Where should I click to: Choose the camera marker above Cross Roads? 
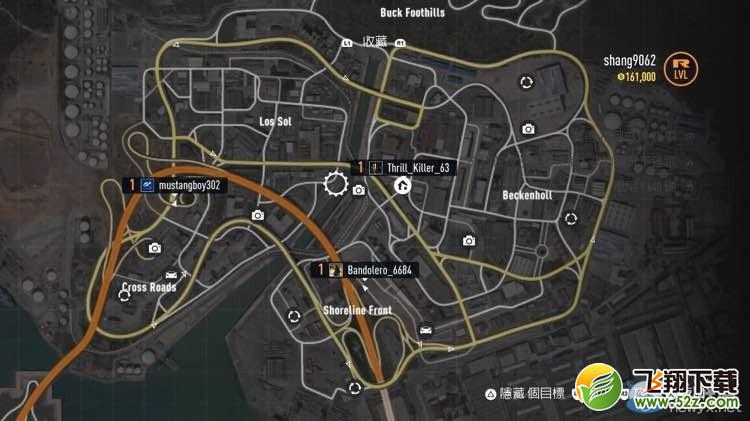pos(154,248)
